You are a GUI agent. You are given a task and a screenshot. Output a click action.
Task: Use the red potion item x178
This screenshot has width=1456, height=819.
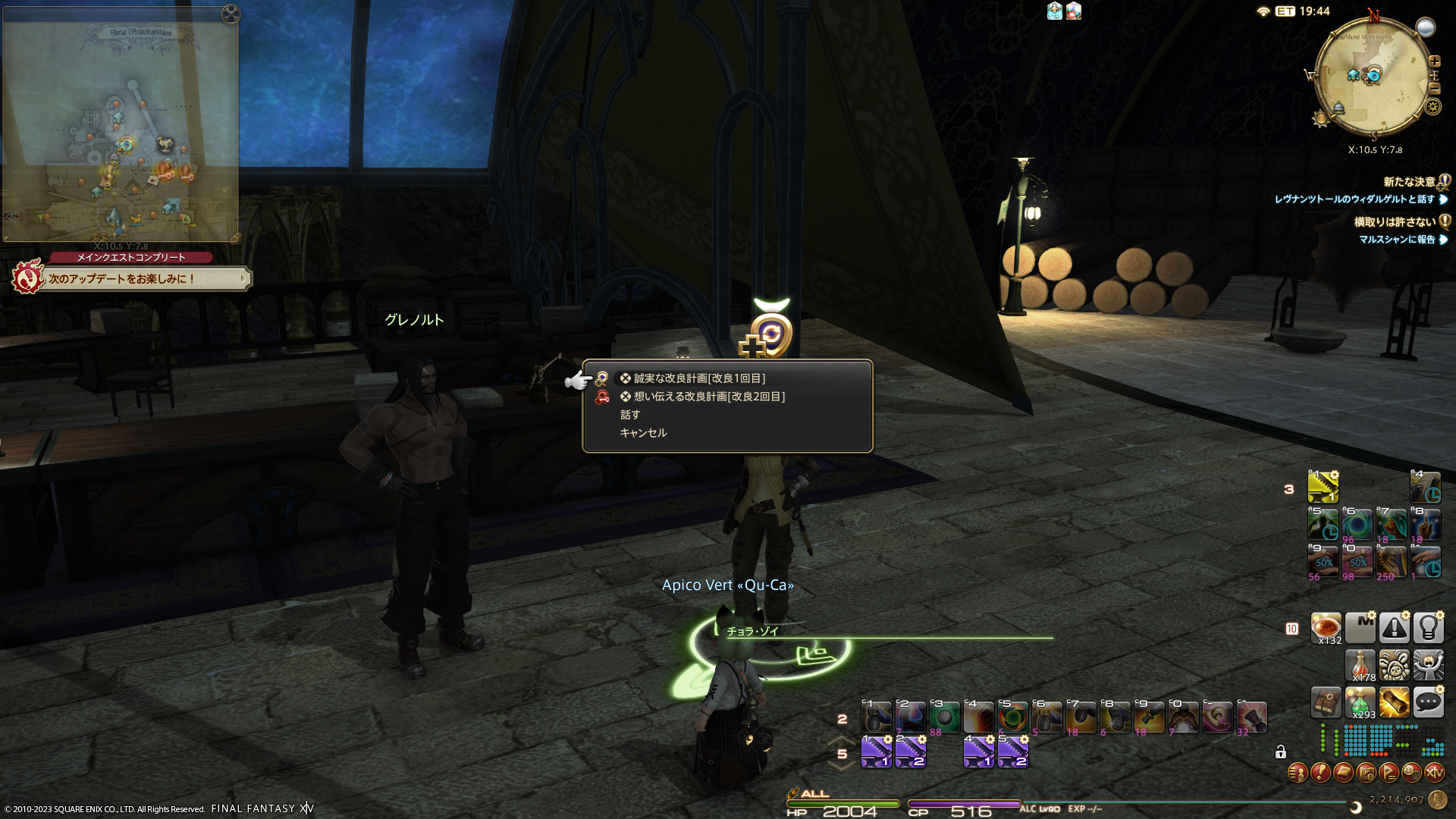(1360, 666)
